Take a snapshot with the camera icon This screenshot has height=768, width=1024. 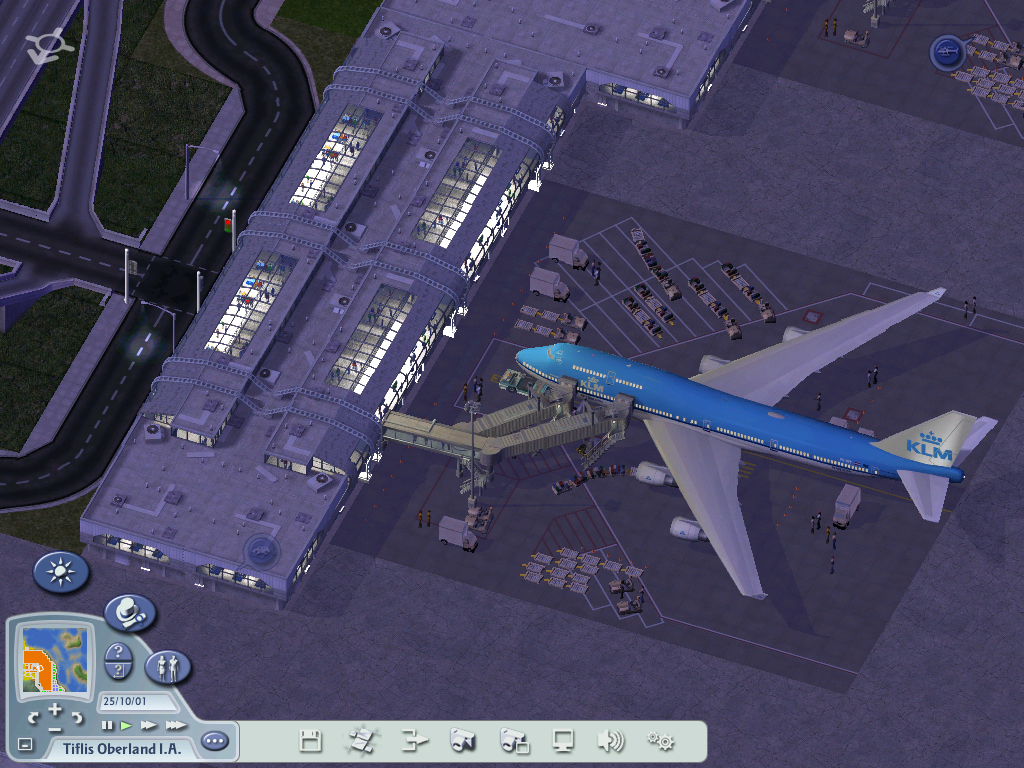(x=462, y=741)
